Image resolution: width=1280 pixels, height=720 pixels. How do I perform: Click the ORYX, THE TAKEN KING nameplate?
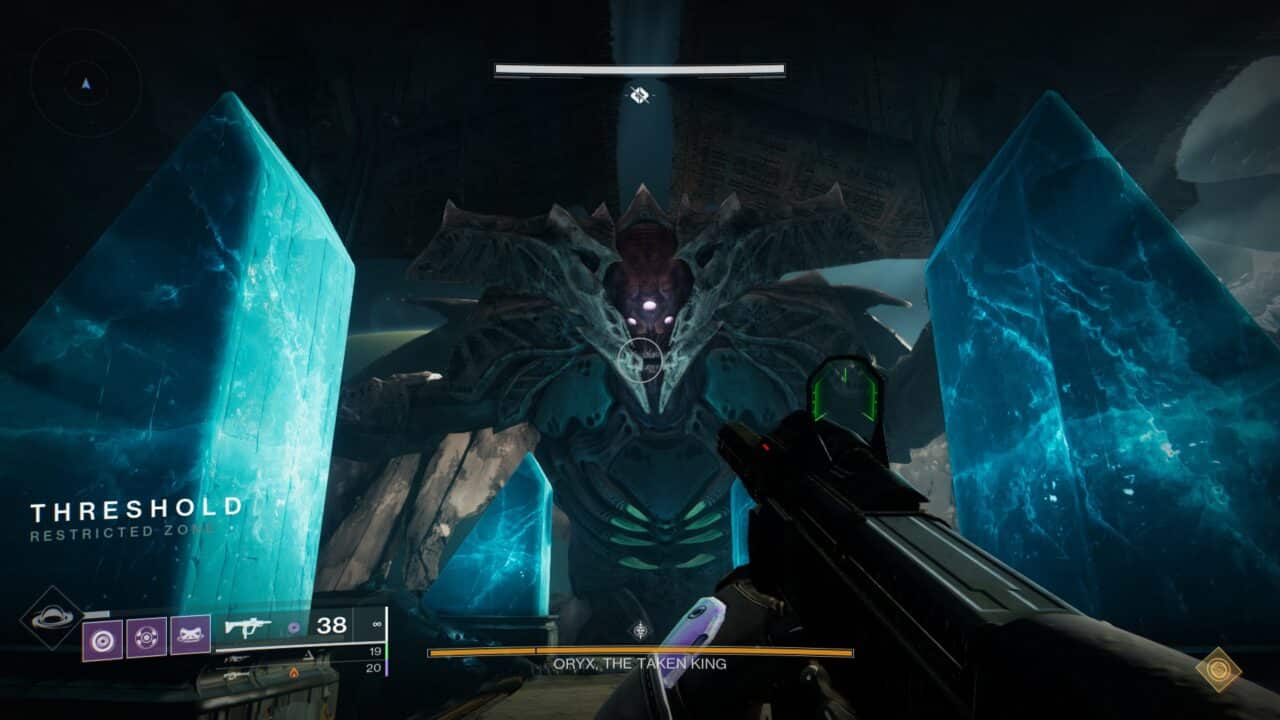click(640, 663)
